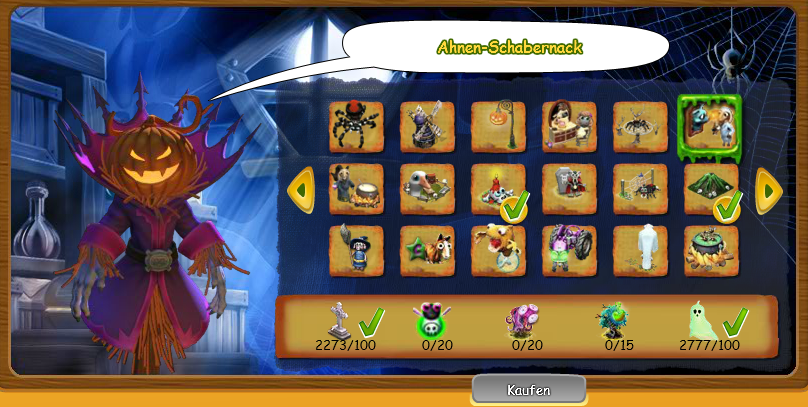Viewport: 808px width, 407px height.
Task: Select the green tent item with checkmark
Action: pos(711,188)
